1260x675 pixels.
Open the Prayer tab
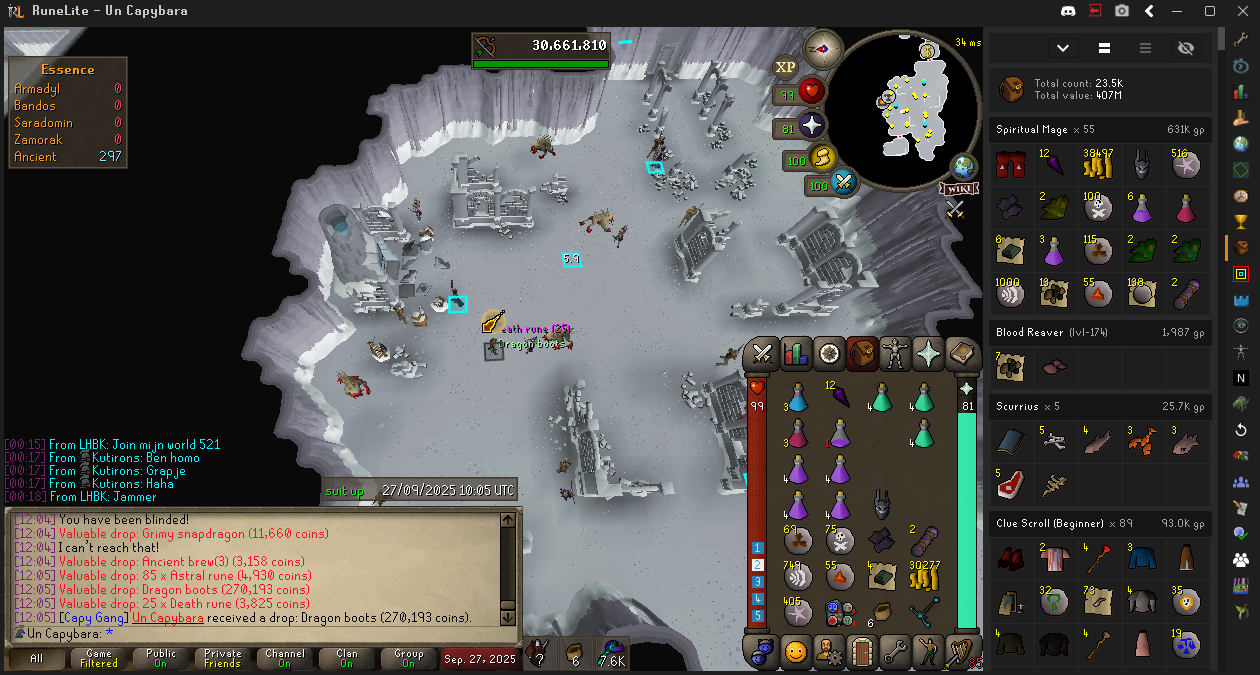click(929, 353)
